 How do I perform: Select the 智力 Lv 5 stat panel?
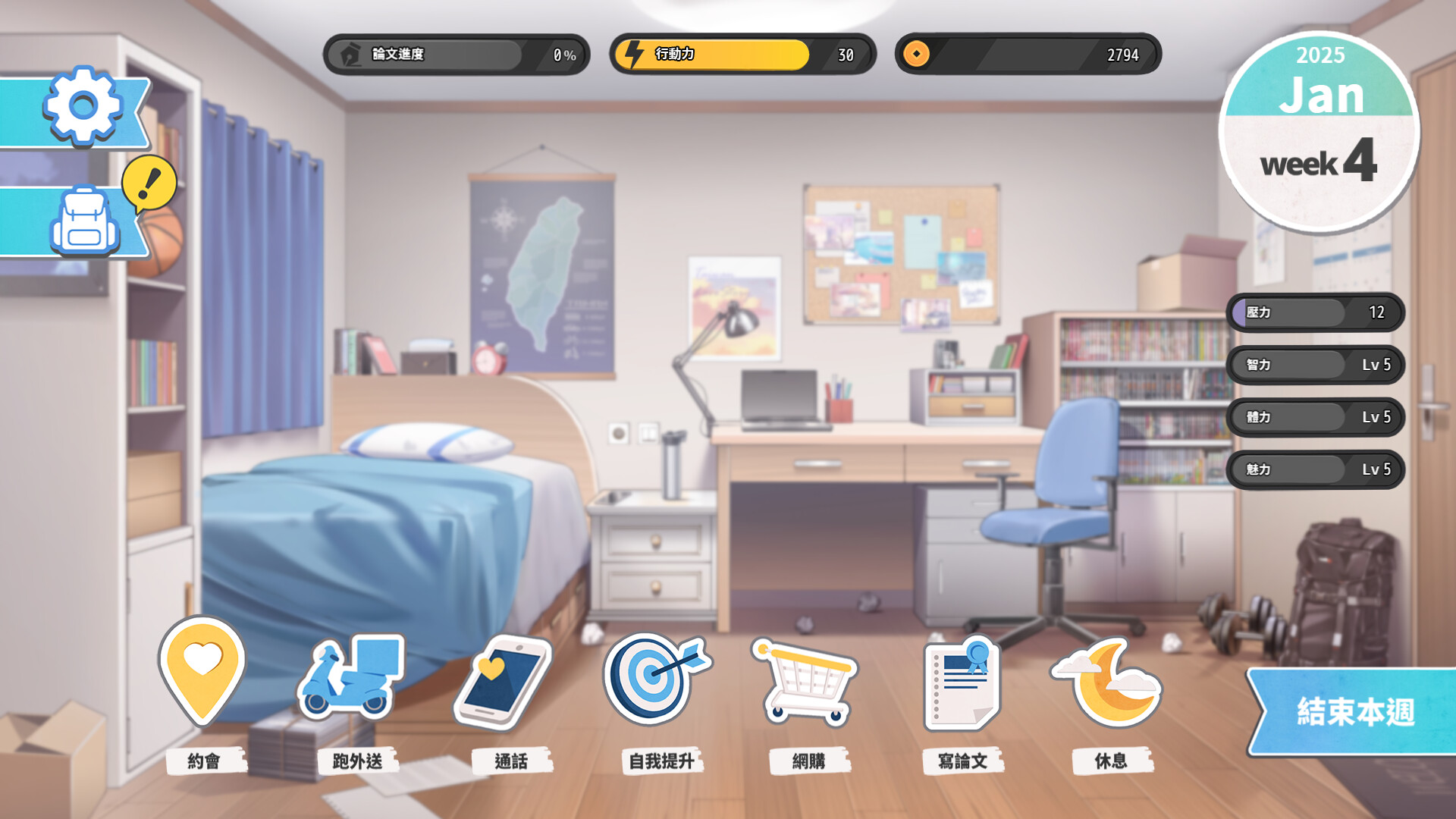pyautogui.click(x=1316, y=365)
